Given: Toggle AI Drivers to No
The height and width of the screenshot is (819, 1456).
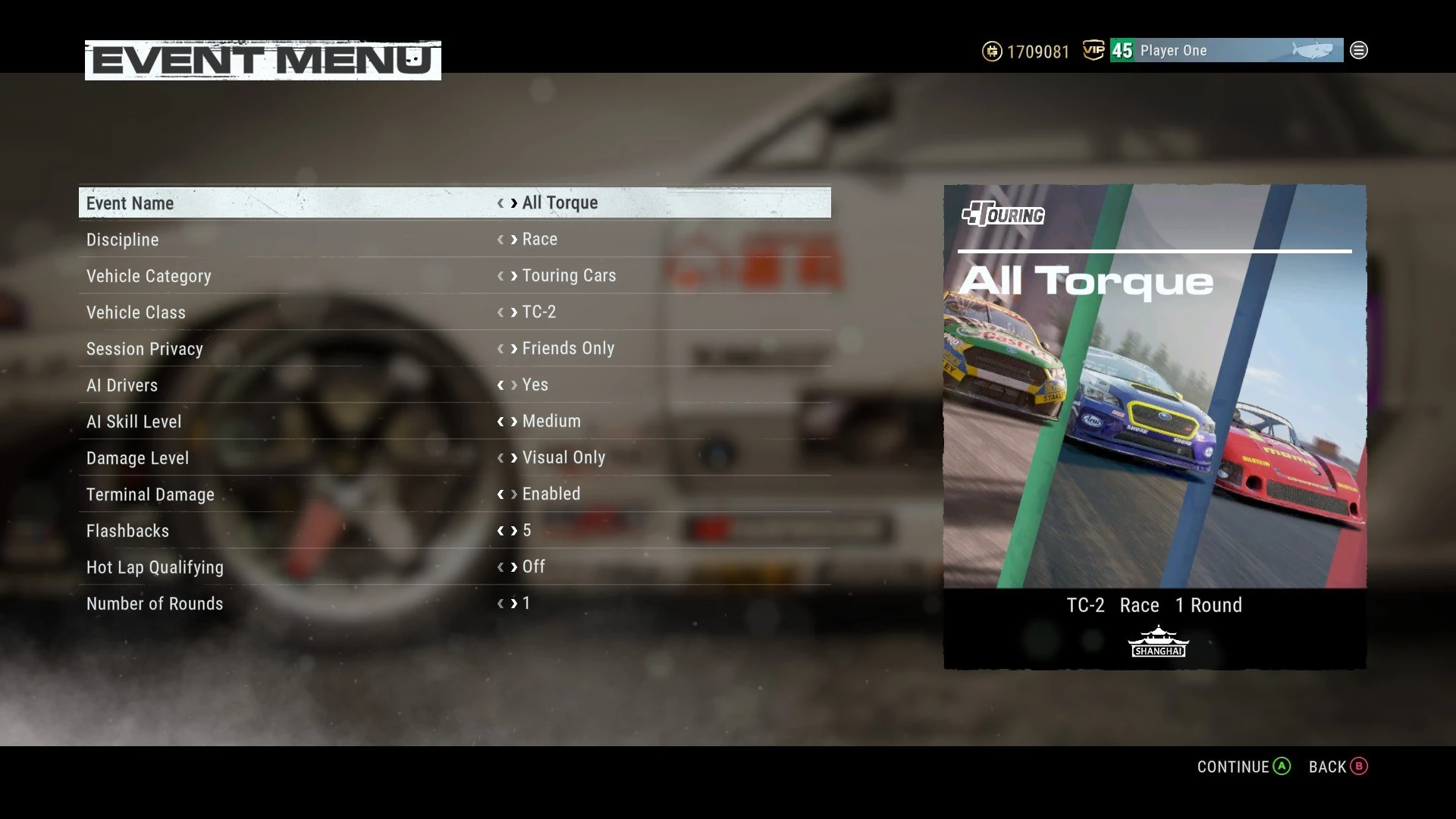Looking at the screenshot, I should (513, 384).
